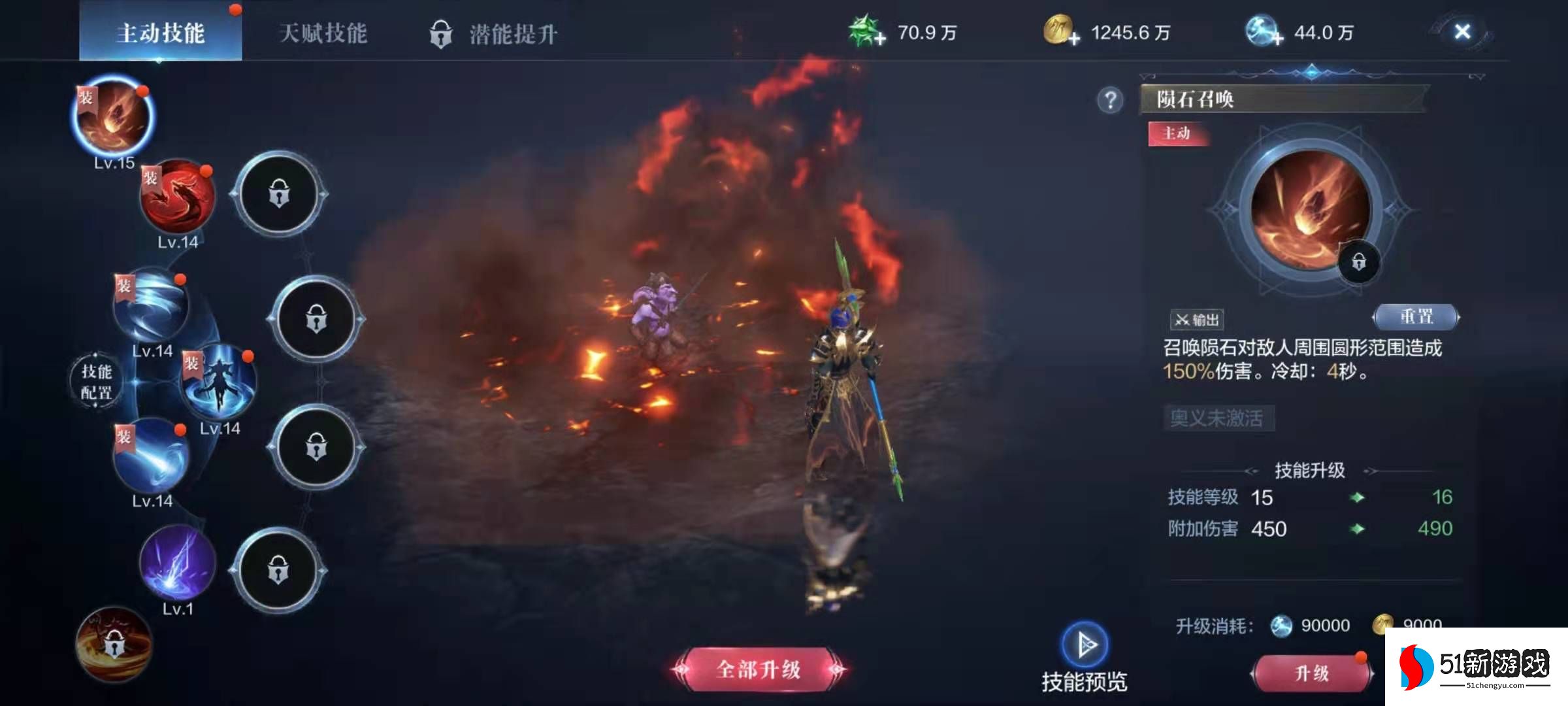
Task: Click the help question mark icon
Action: coord(1111,100)
